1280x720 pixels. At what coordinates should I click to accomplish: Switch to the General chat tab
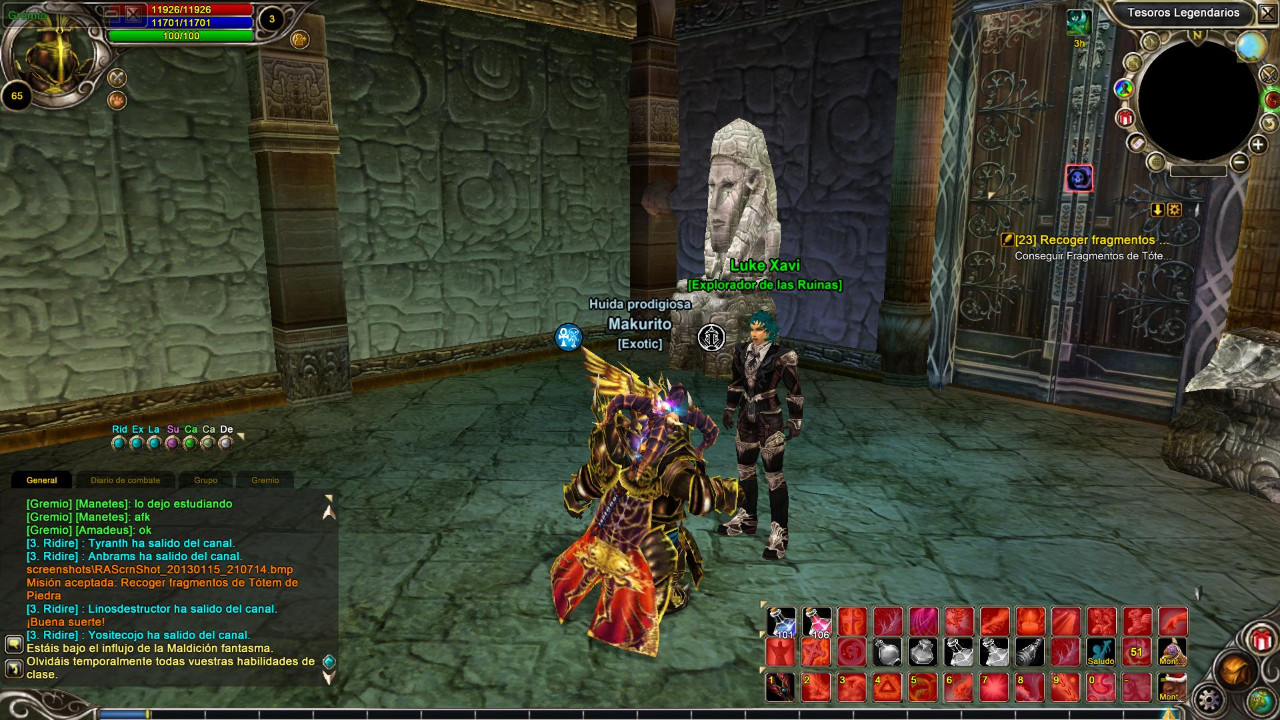[42, 480]
